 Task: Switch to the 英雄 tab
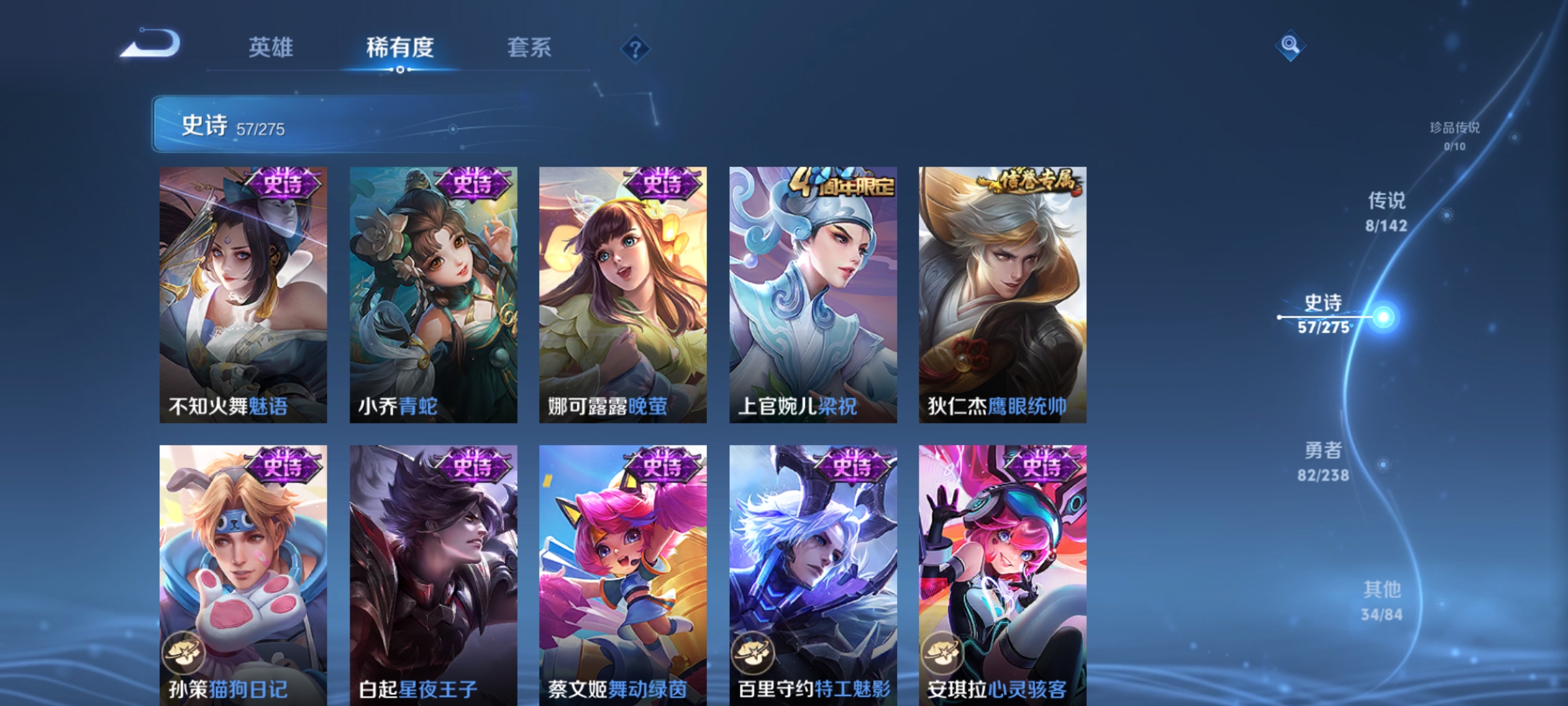click(x=272, y=48)
